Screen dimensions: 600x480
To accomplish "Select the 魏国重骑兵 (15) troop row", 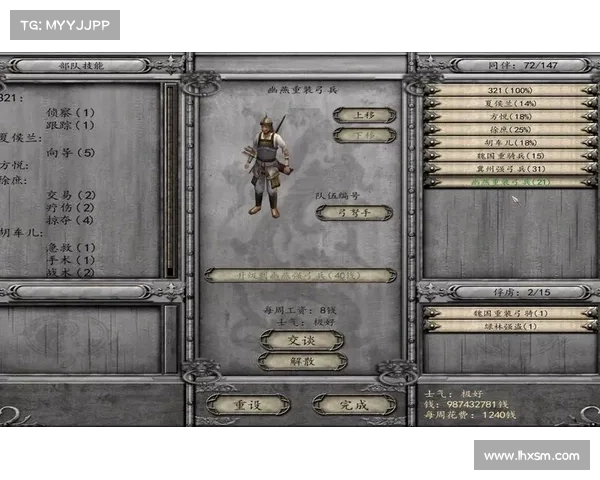I will [x=509, y=155].
